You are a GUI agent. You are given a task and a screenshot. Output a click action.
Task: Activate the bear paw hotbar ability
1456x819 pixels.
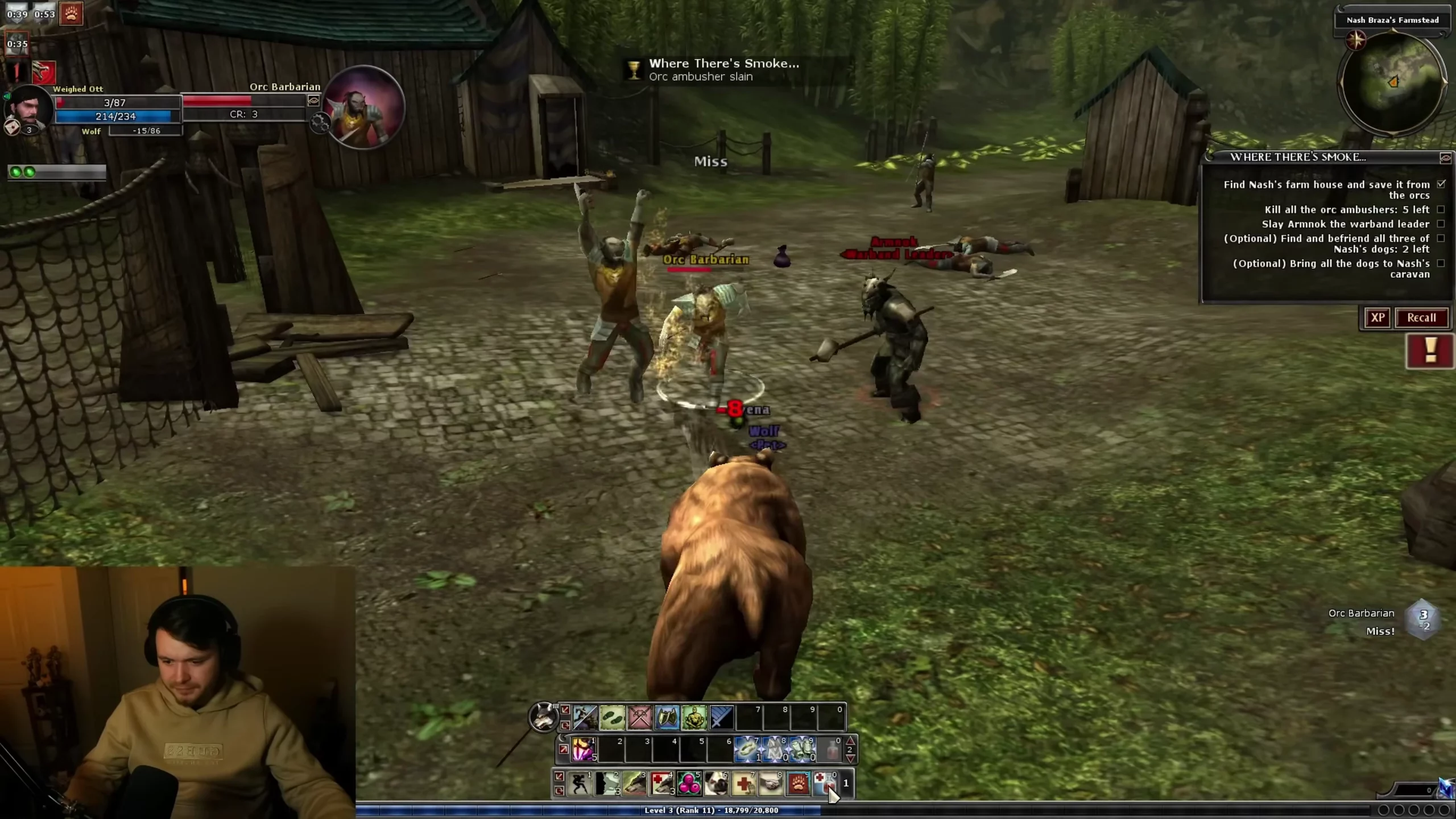[x=799, y=784]
